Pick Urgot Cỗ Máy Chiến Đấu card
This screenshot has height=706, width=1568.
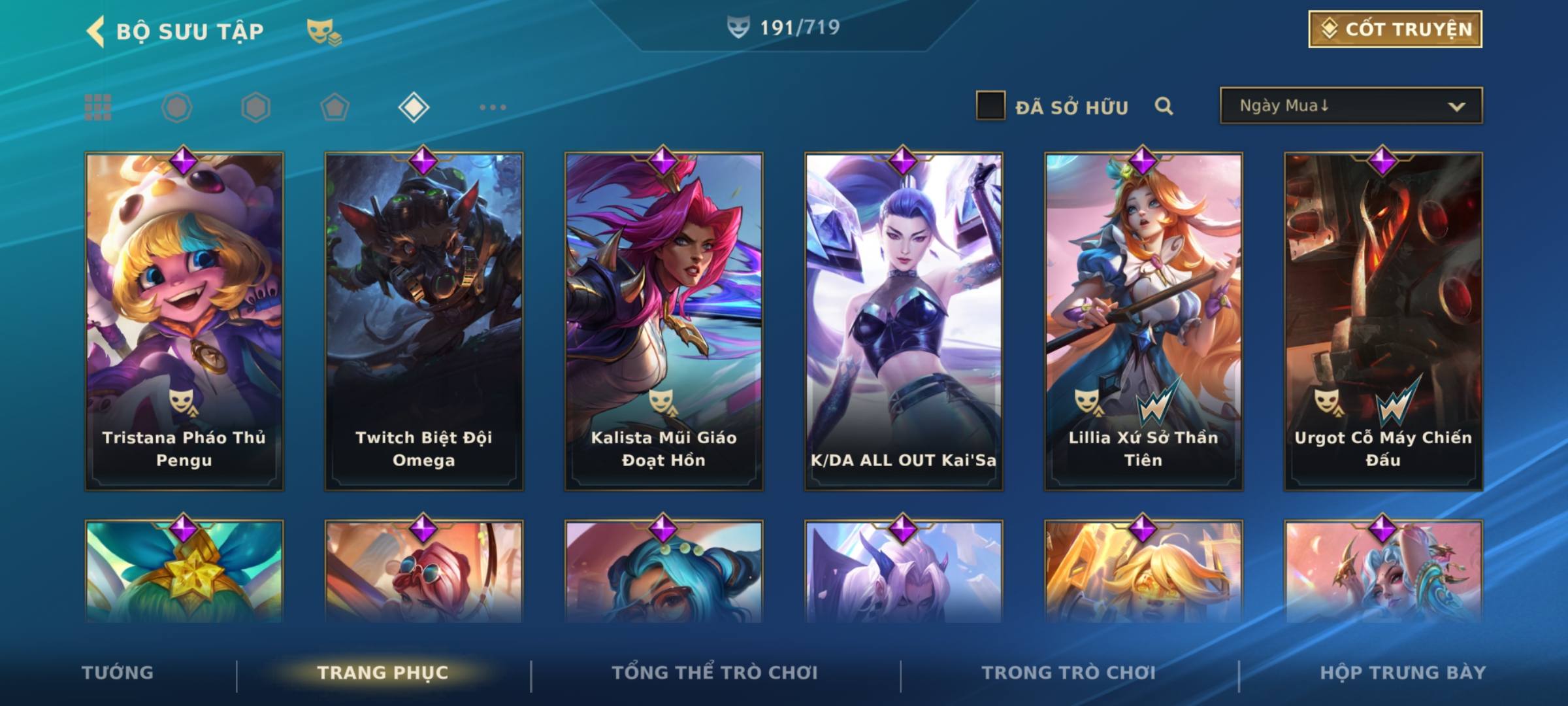(x=1383, y=320)
